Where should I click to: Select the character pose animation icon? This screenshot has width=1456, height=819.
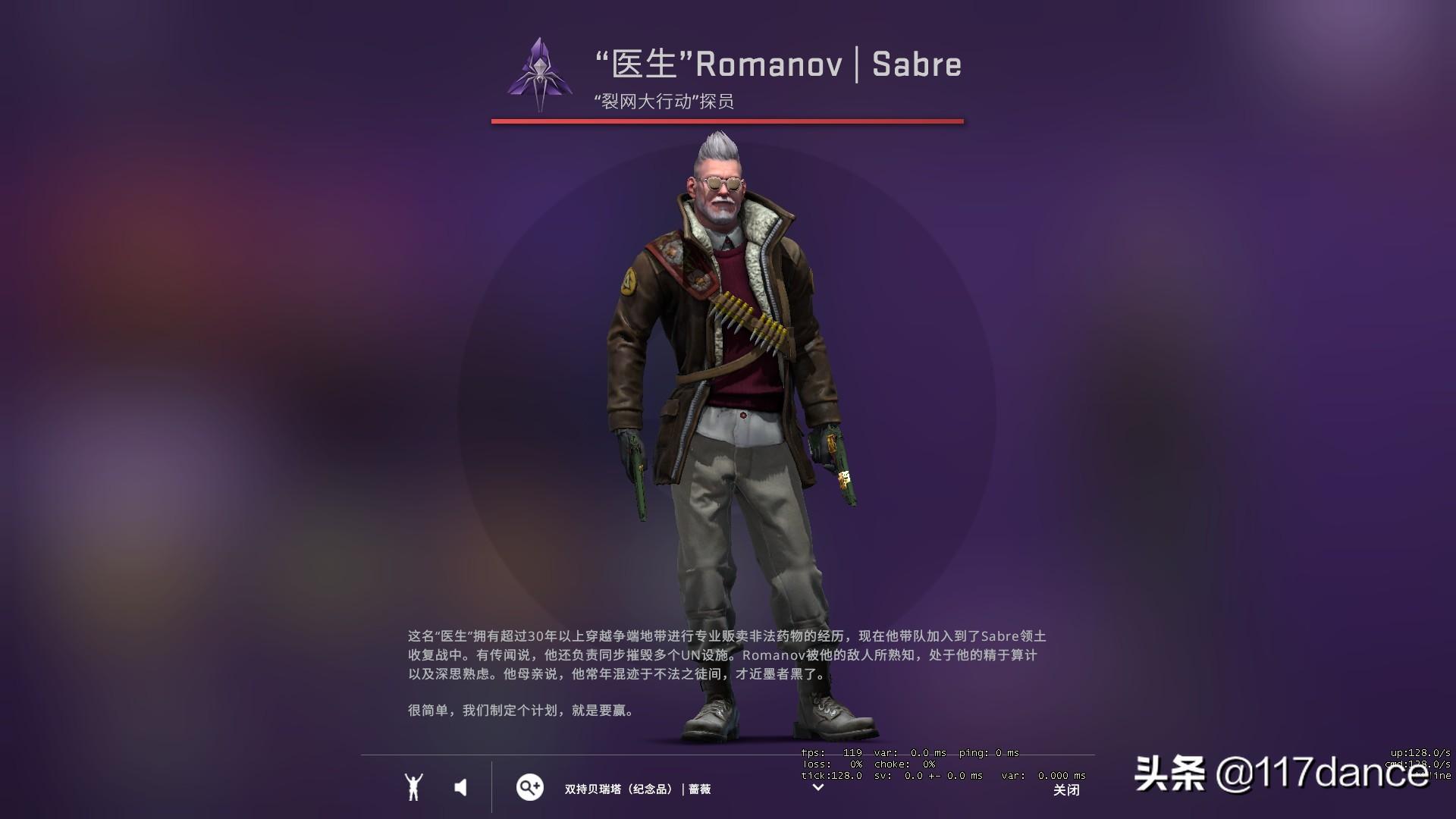coord(413,787)
